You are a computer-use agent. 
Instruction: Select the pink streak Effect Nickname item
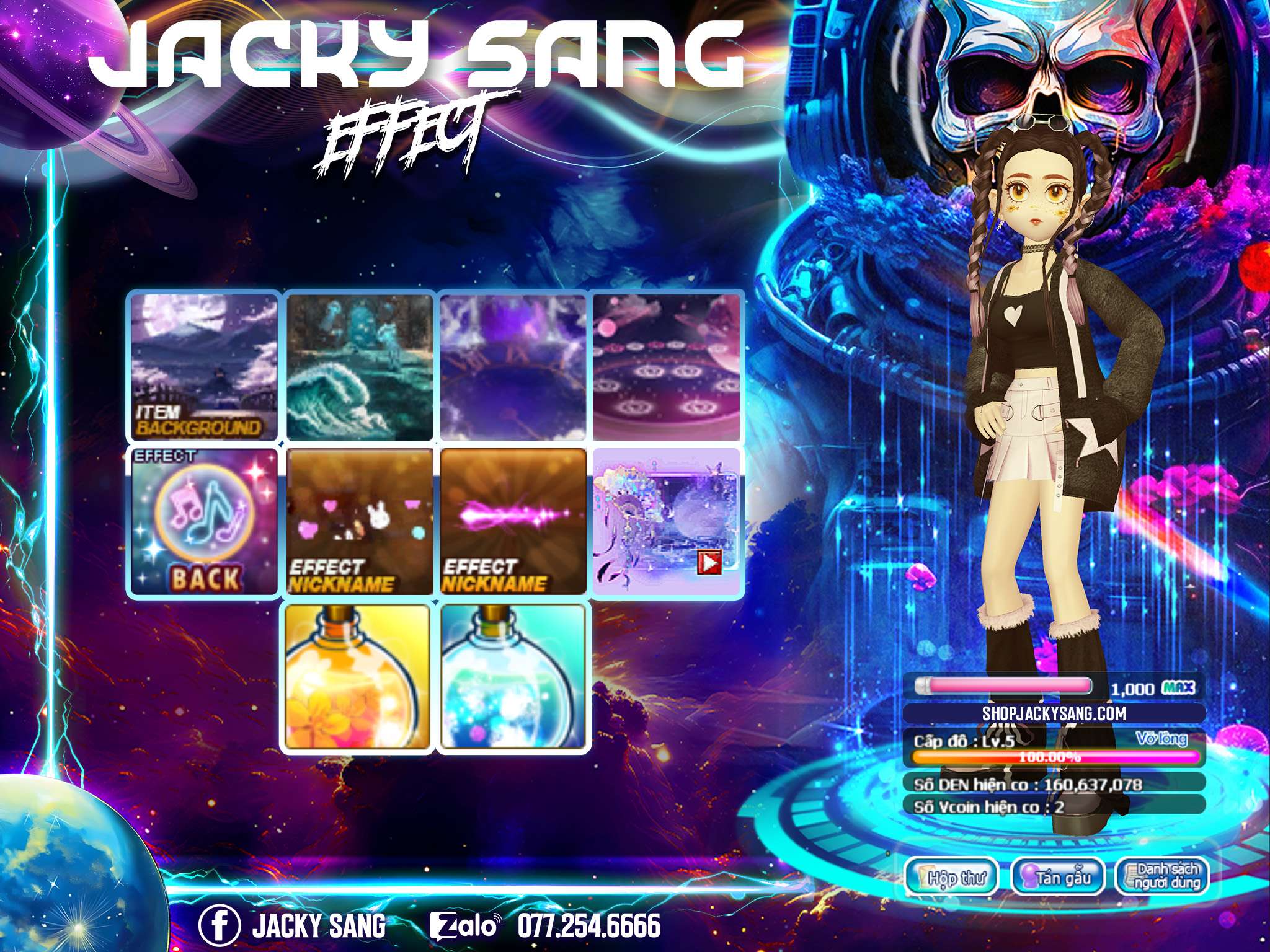coord(513,522)
